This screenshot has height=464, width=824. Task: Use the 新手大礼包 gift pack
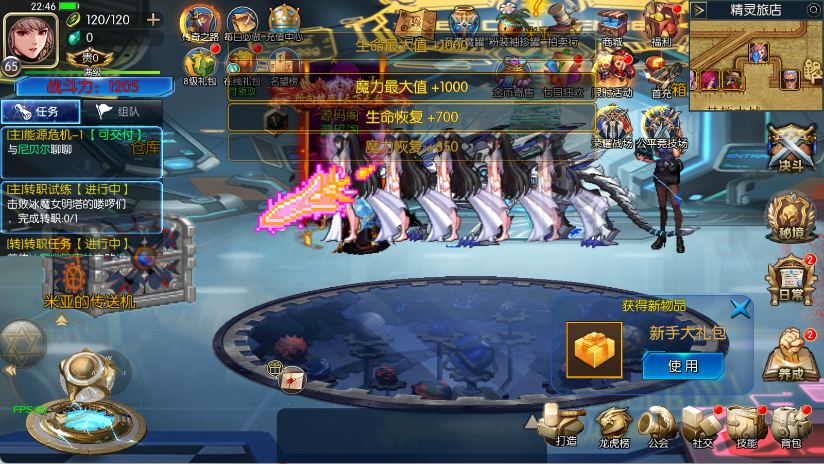click(683, 366)
